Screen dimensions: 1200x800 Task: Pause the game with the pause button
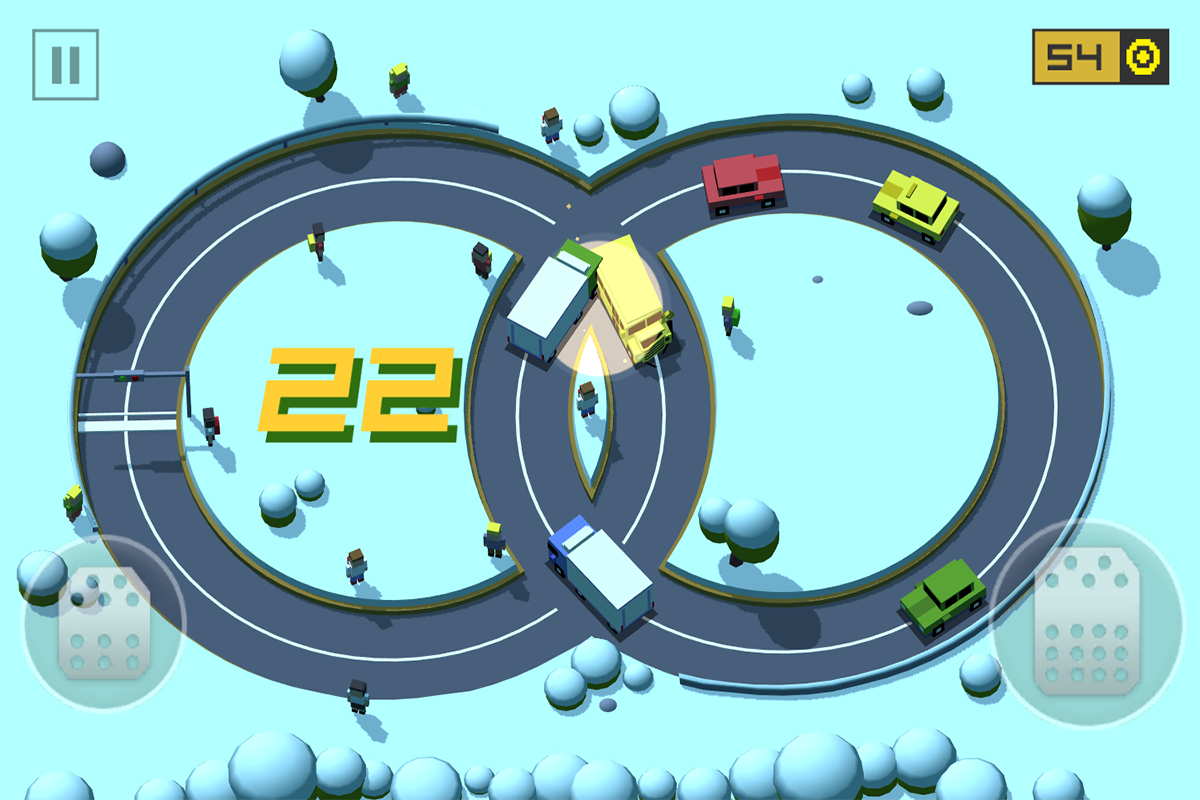pyautogui.click(x=65, y=64)
